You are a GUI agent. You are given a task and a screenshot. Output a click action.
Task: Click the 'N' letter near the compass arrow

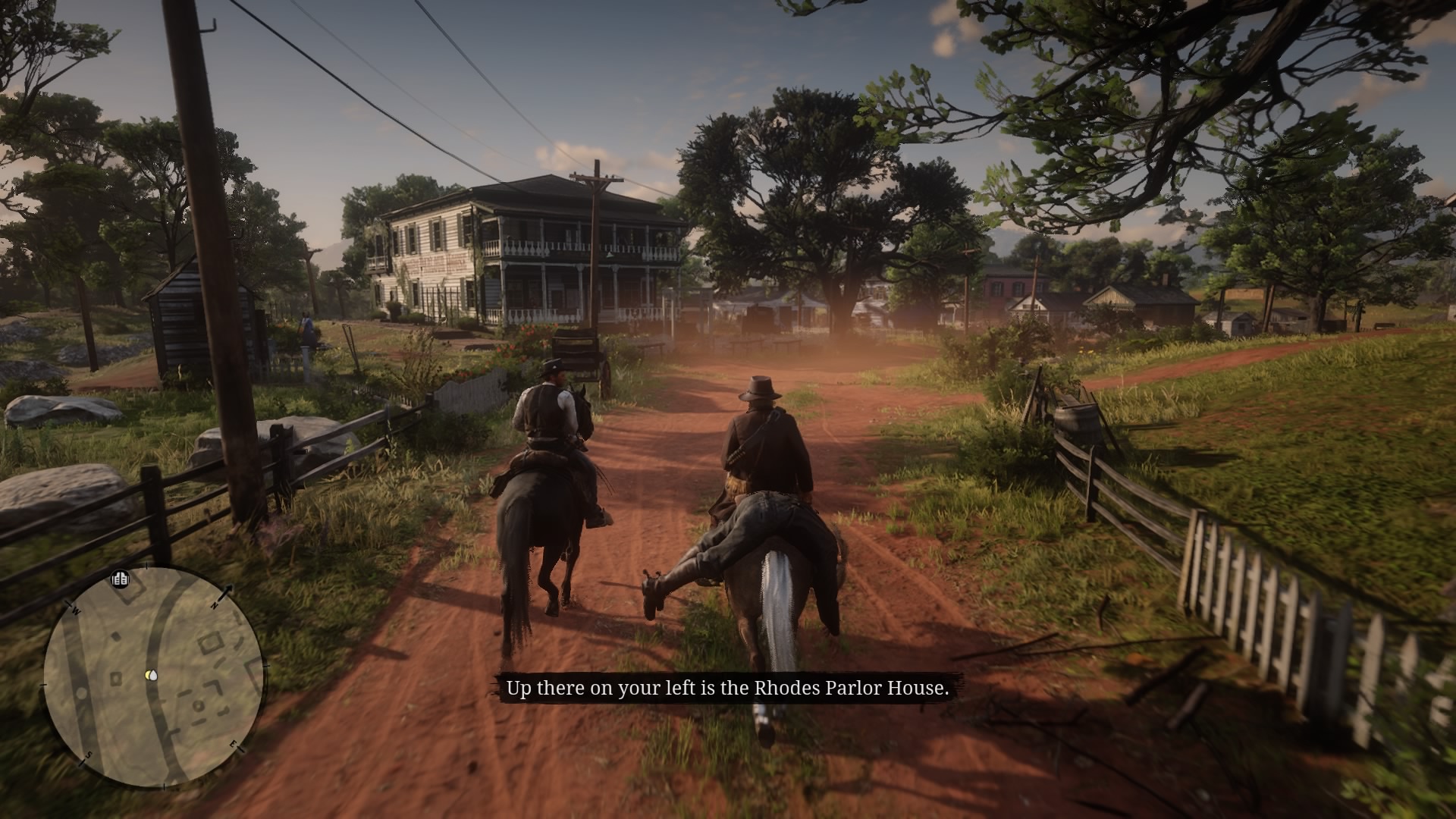[x=215, y=606]
